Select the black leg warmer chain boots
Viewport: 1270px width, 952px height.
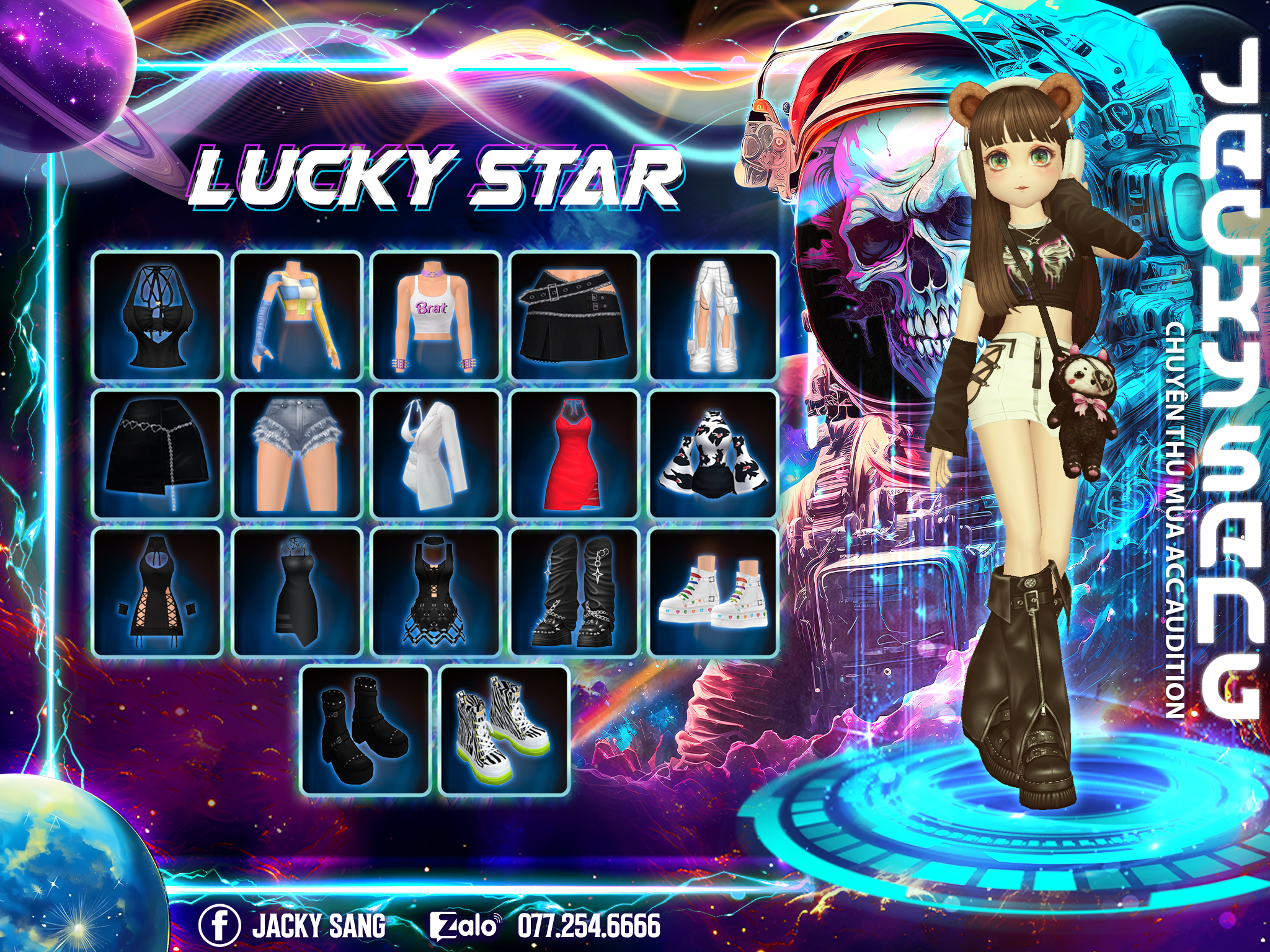coord(574,593)
